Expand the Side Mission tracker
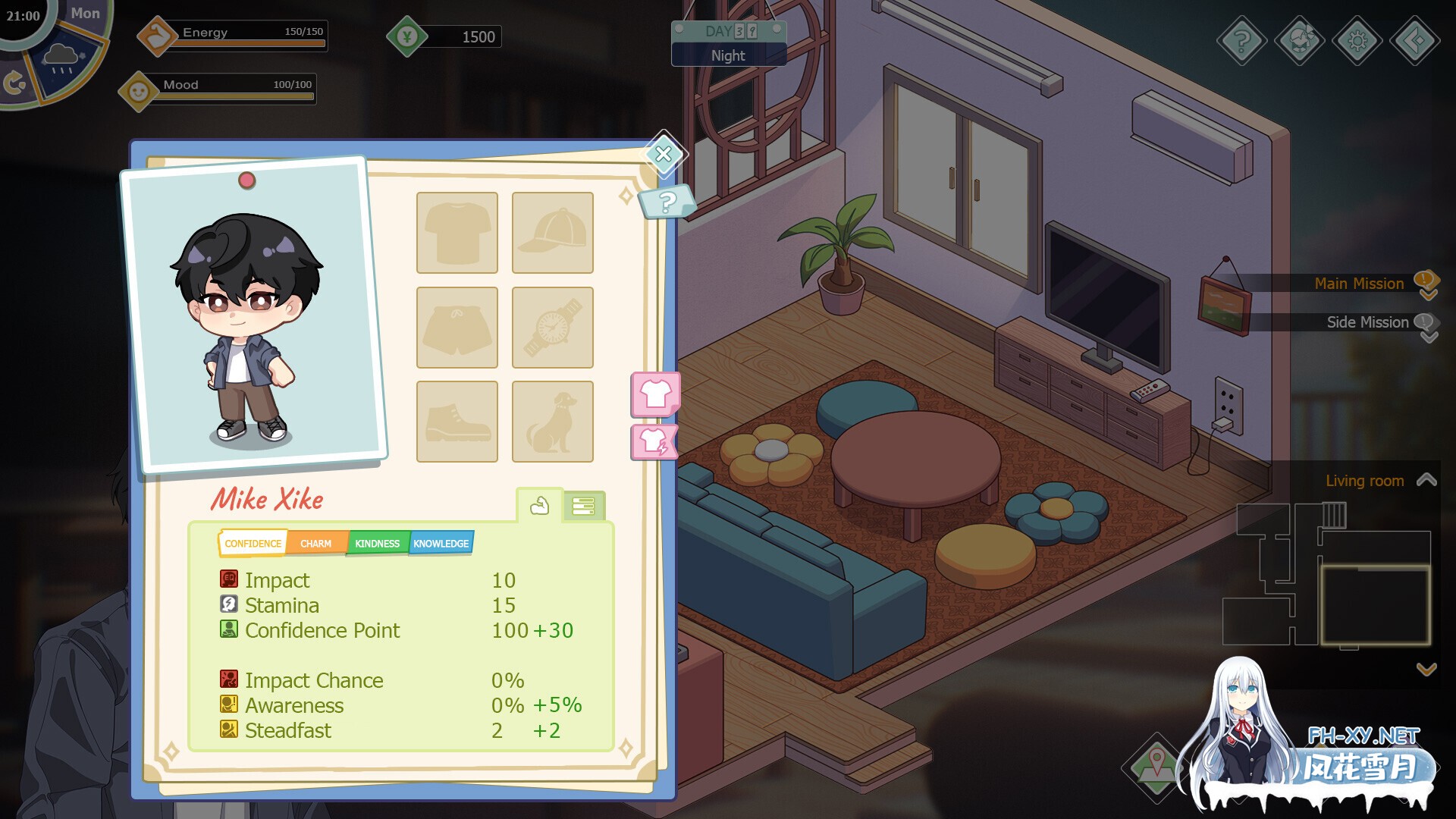1456x819 pixels. coord(1428,324)
